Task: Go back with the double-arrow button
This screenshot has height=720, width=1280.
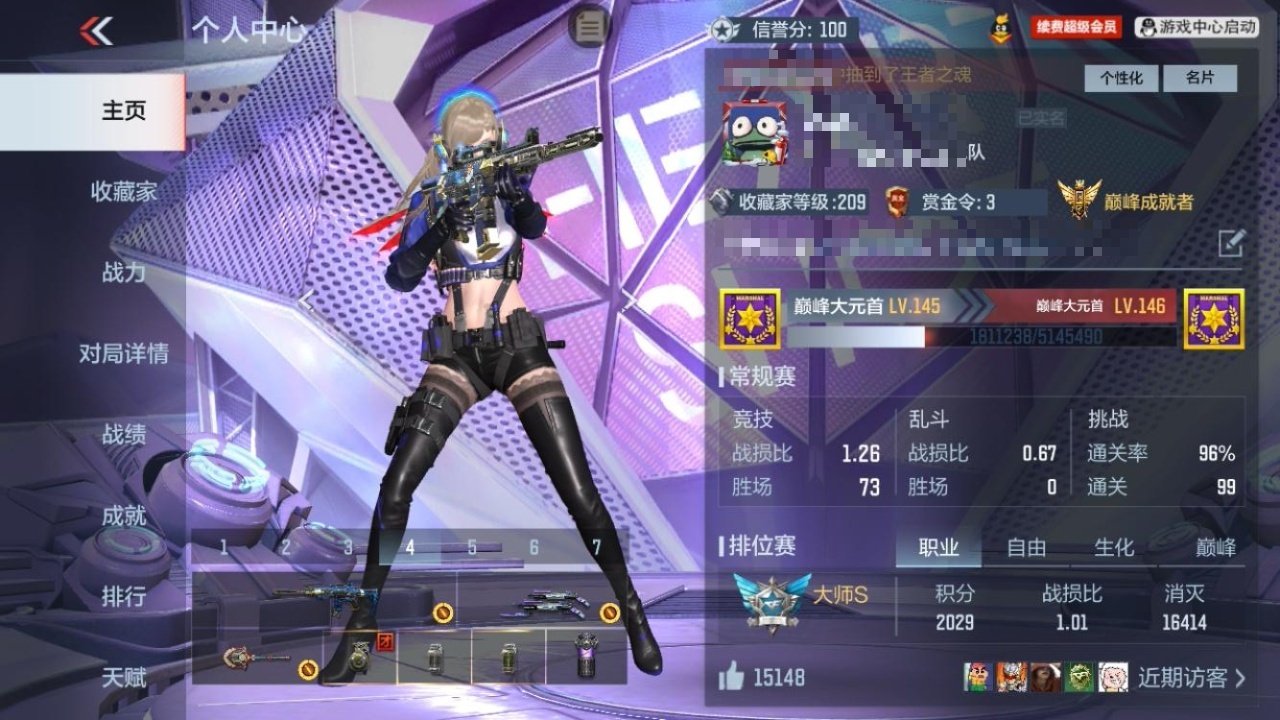Action: tap(97, 31)
